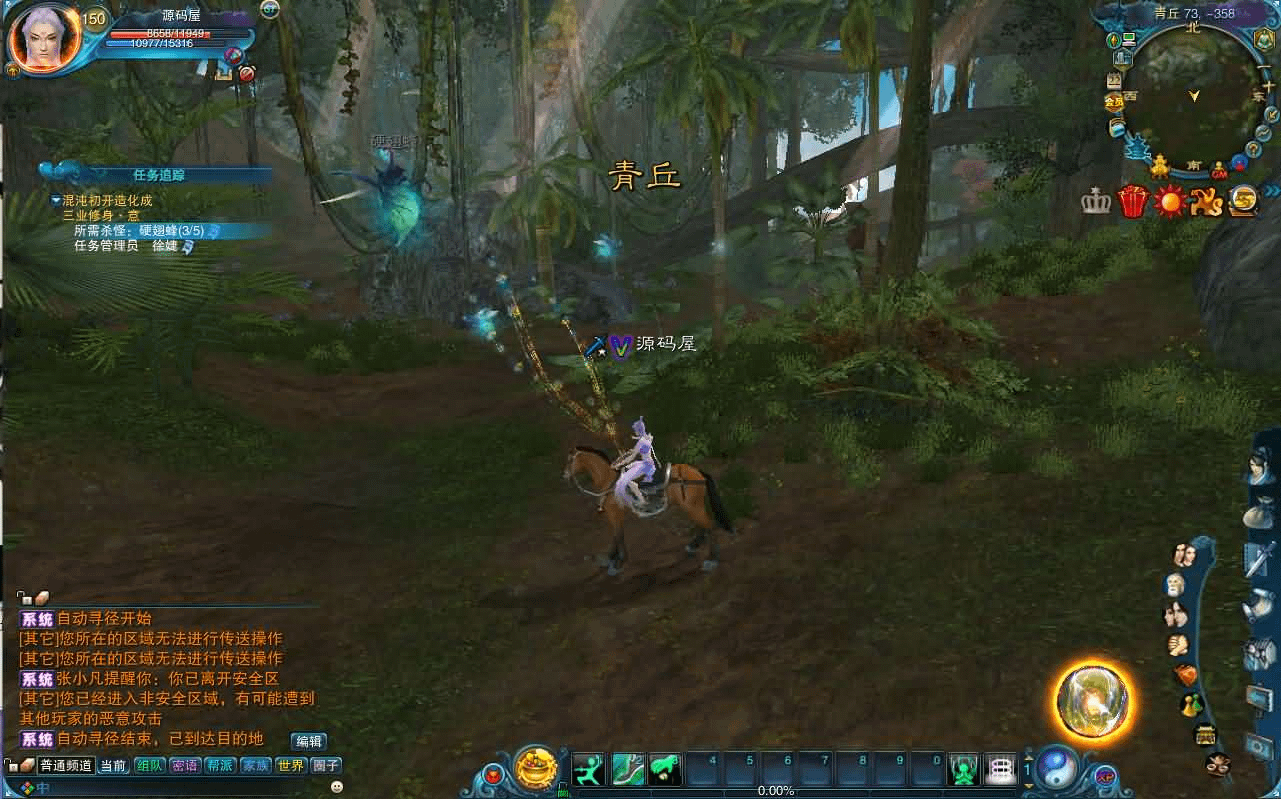1281x799 pixels.
Task: Select the 世界 chat channel
Action: click(291, 766)
